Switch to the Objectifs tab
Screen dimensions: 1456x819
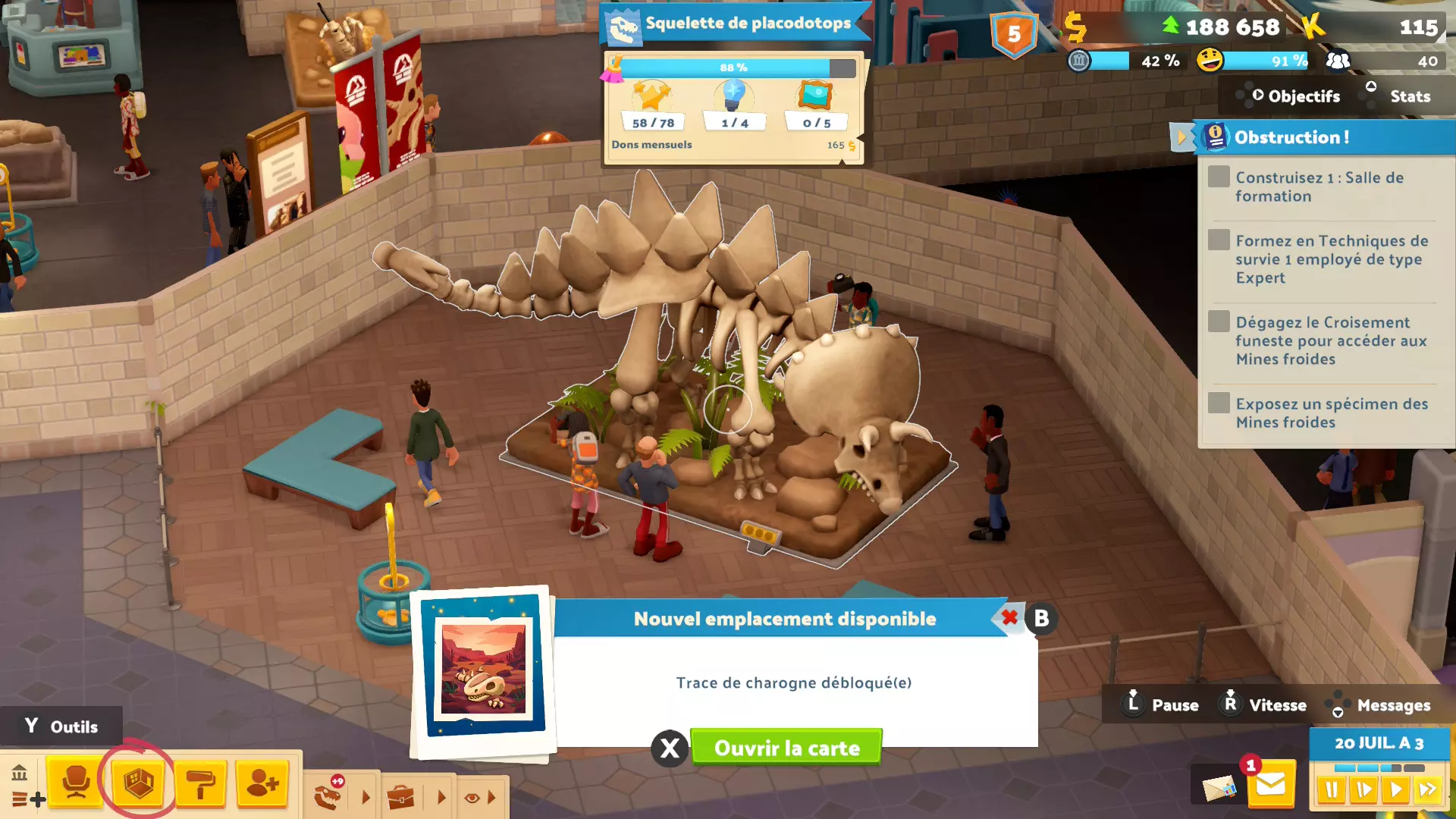click(x=1296, y=96)
